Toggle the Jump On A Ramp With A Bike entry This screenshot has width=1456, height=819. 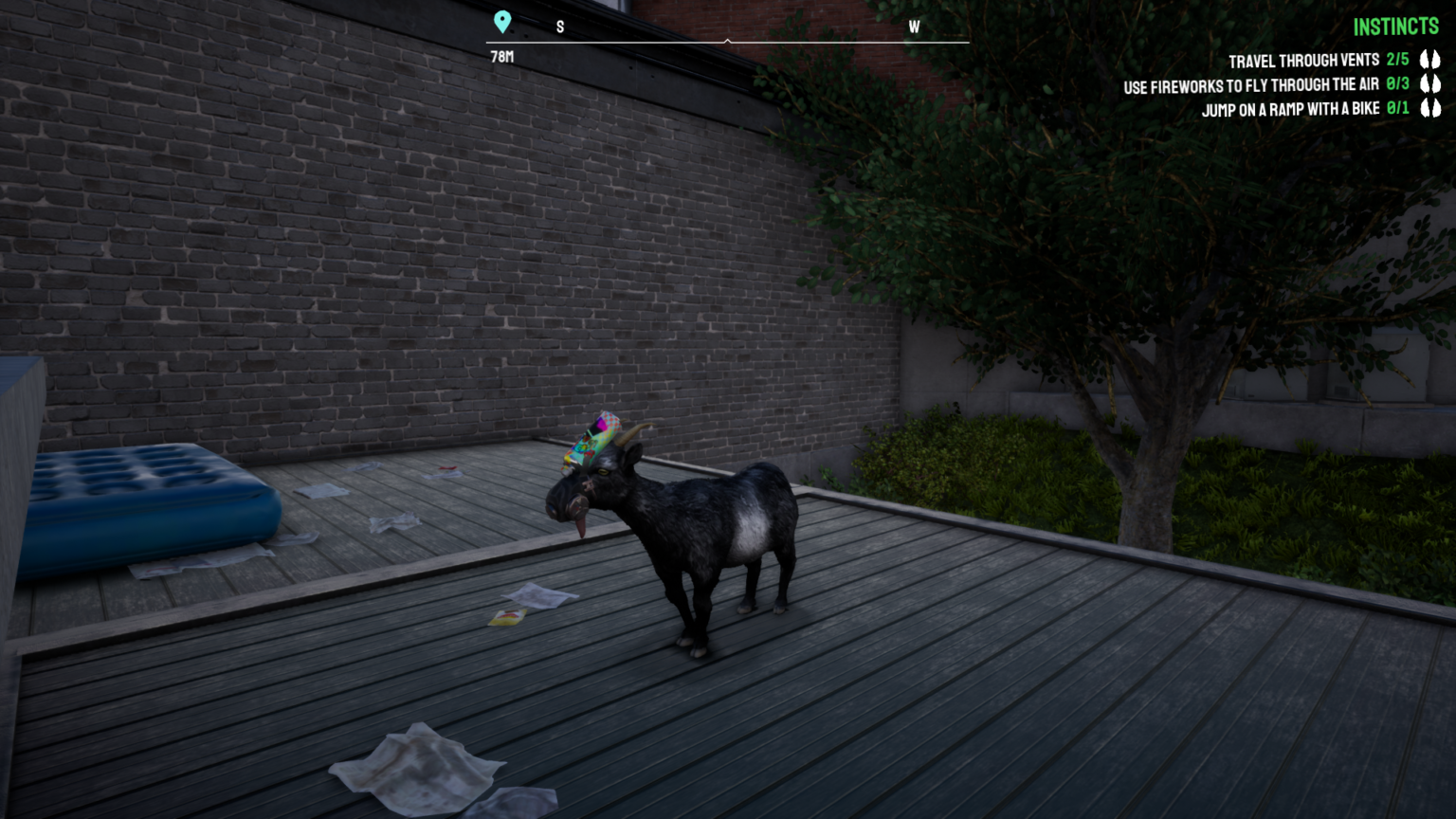coord(1292,108)
